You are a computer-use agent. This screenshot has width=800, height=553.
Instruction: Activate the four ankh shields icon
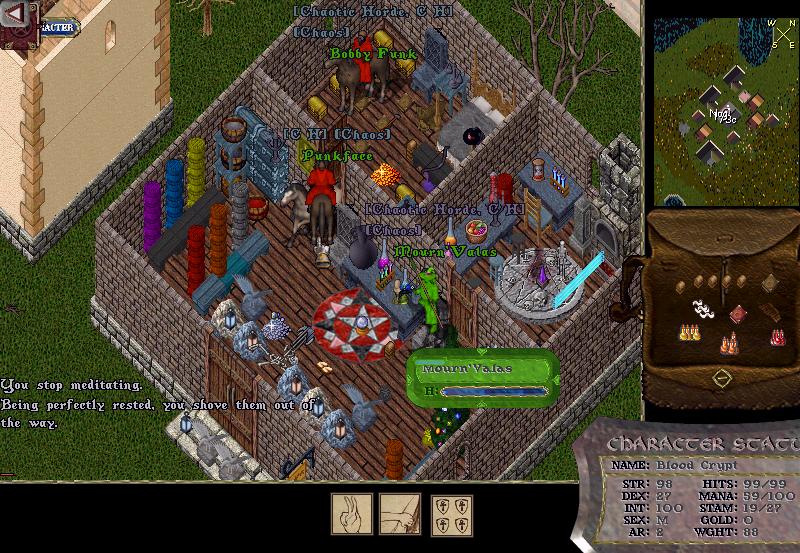451,514
